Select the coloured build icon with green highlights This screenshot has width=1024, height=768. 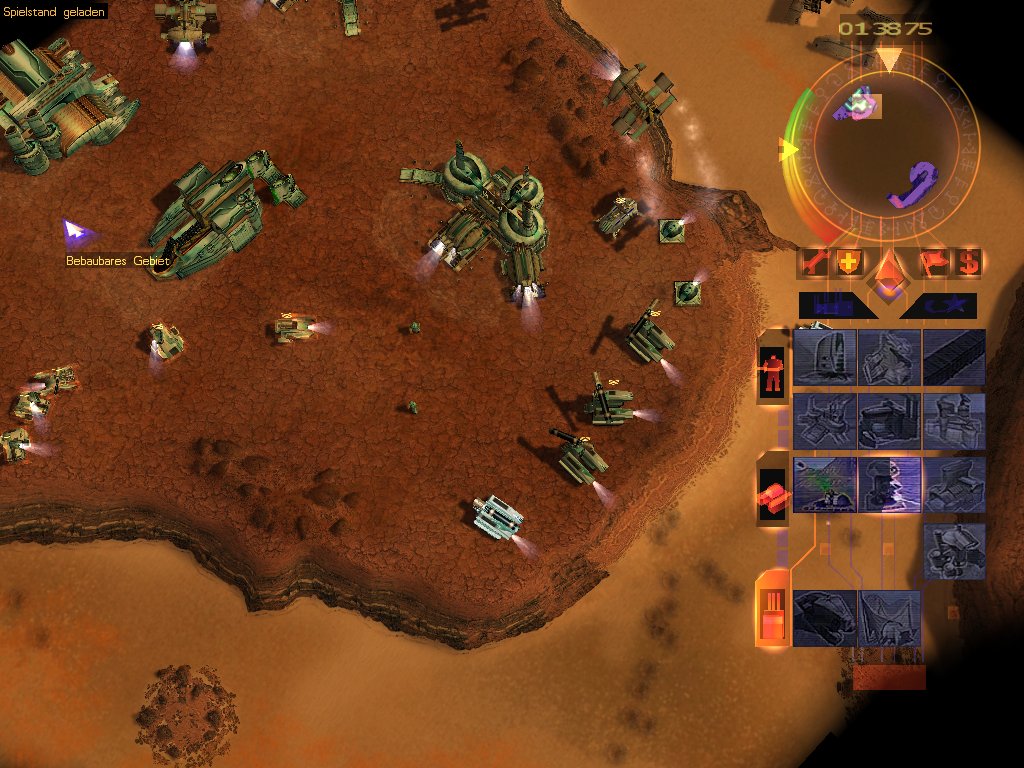click(825, 485)
